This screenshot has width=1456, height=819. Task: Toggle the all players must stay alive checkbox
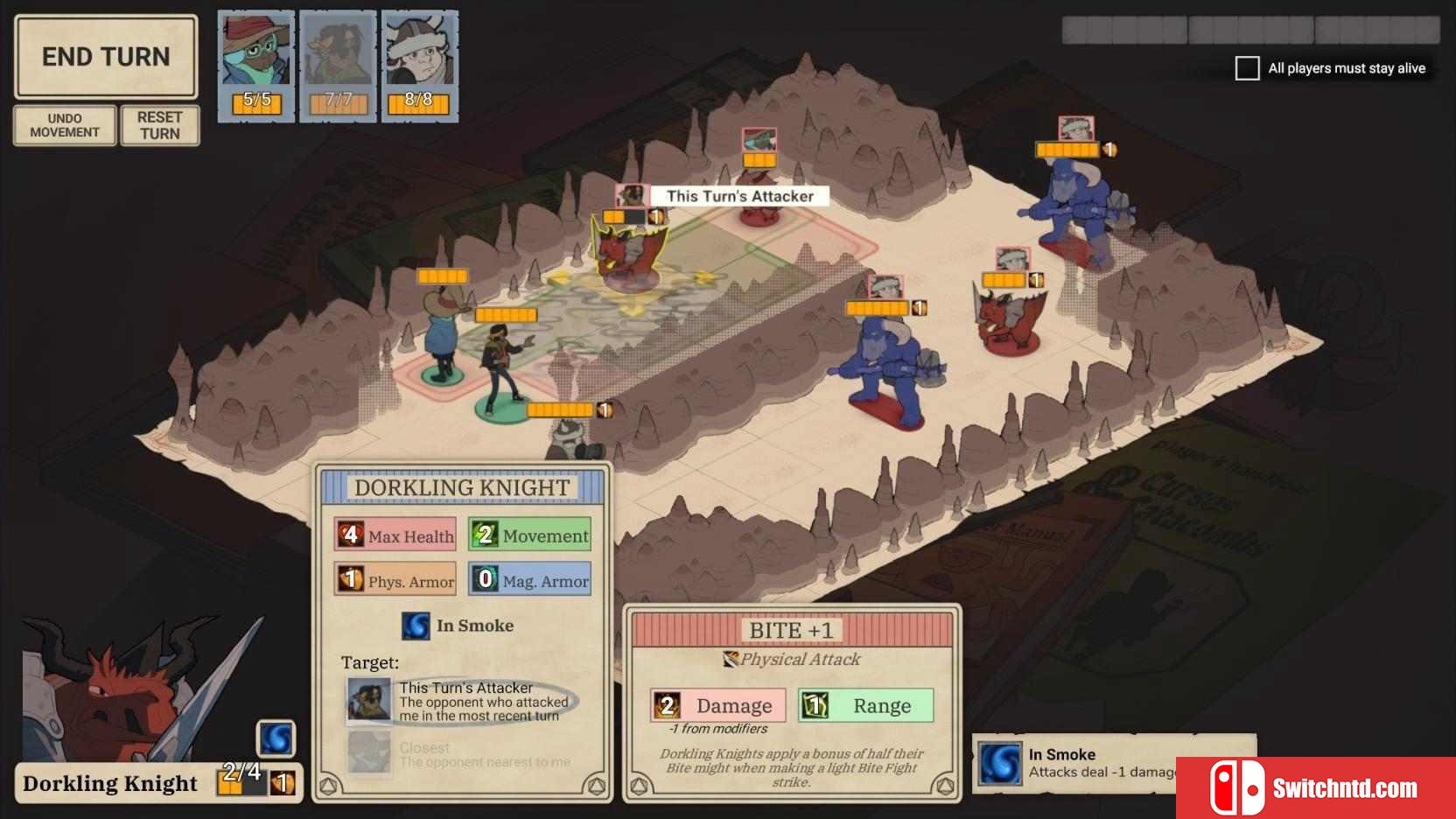[1247, 68]
